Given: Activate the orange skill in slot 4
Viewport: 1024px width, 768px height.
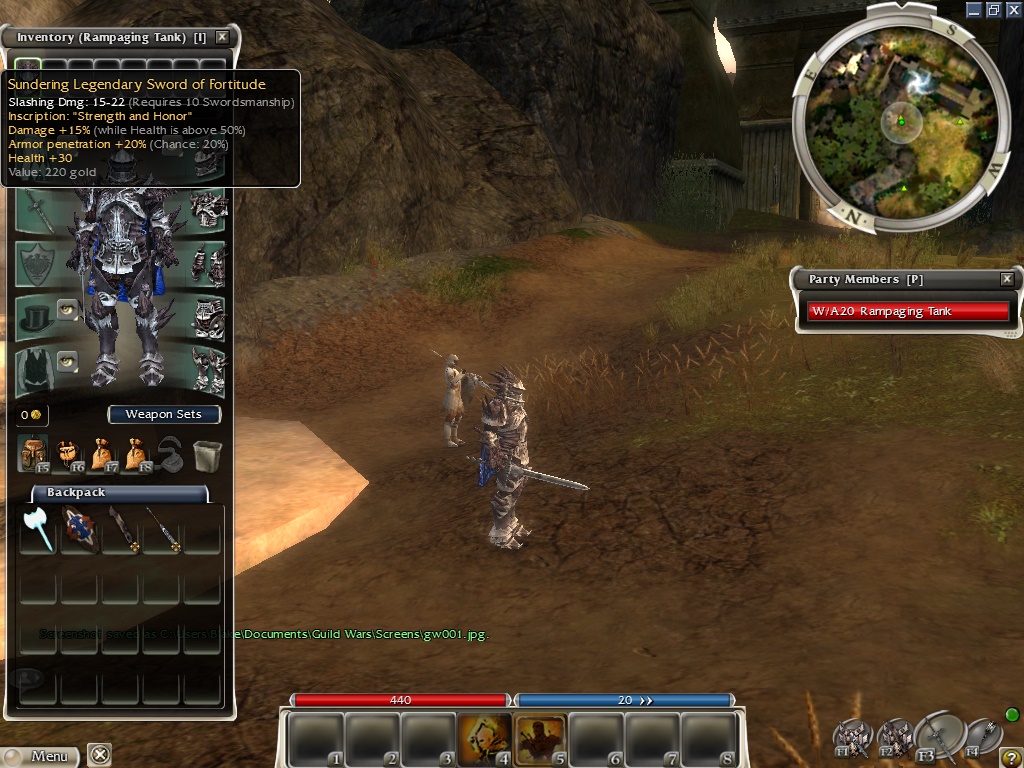Looking at the screenshot, I should [484, 739].
